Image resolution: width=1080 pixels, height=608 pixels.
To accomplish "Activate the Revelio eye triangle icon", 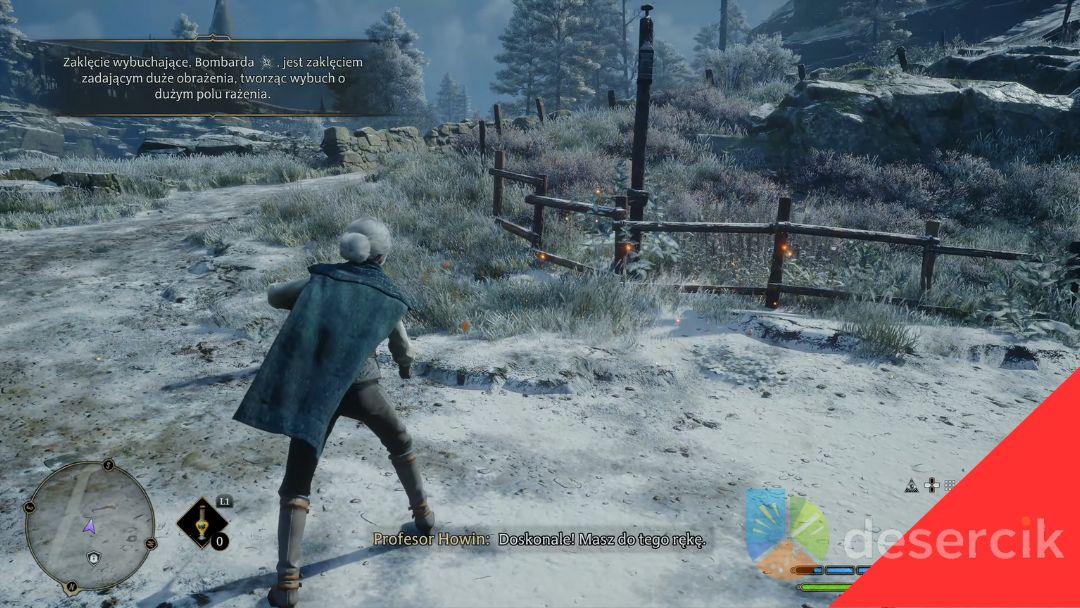I will point(911,485).
